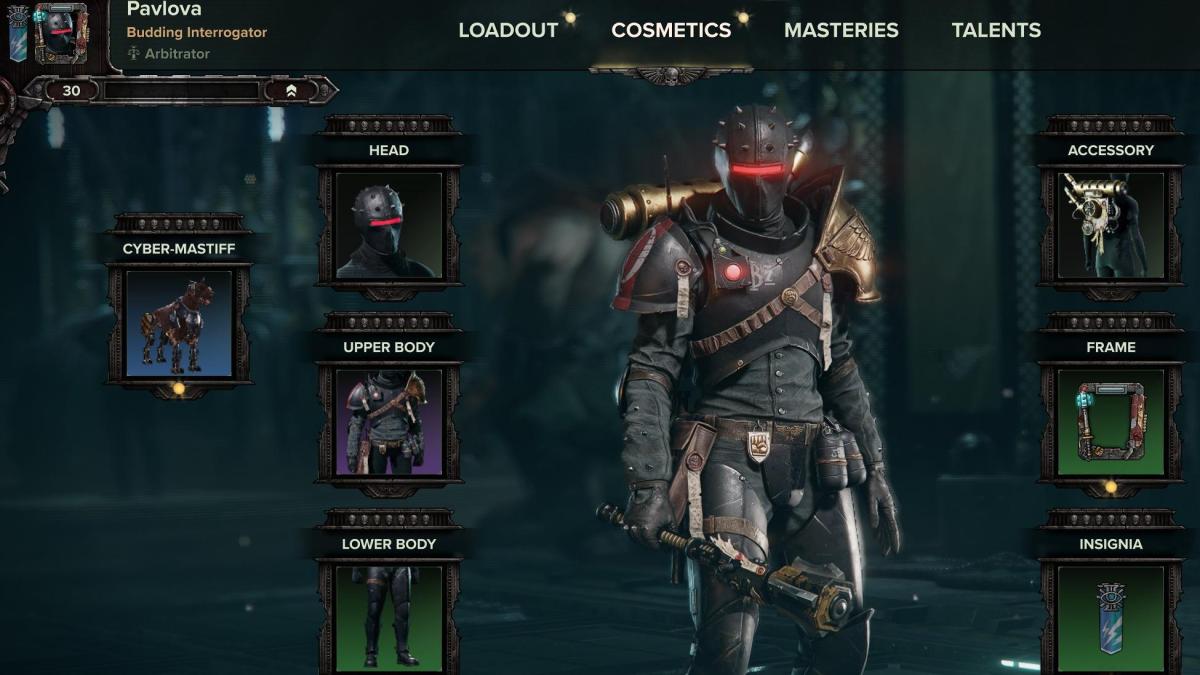Switch to the Loadout tab

[508, 30]
